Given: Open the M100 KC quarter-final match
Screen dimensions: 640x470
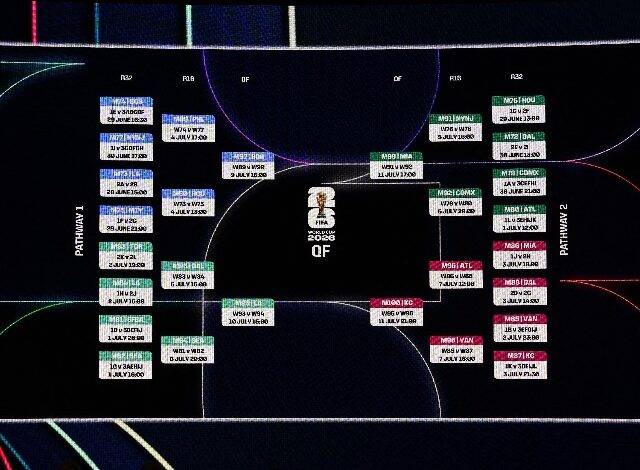Looking at the screenshot, I should 396,309.
